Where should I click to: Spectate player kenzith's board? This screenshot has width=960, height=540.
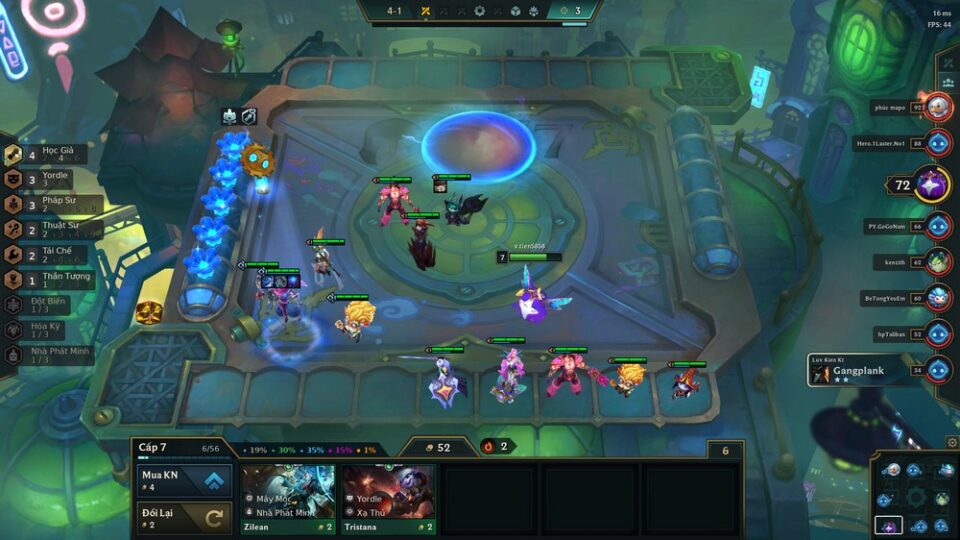click(x=937, y=262)
